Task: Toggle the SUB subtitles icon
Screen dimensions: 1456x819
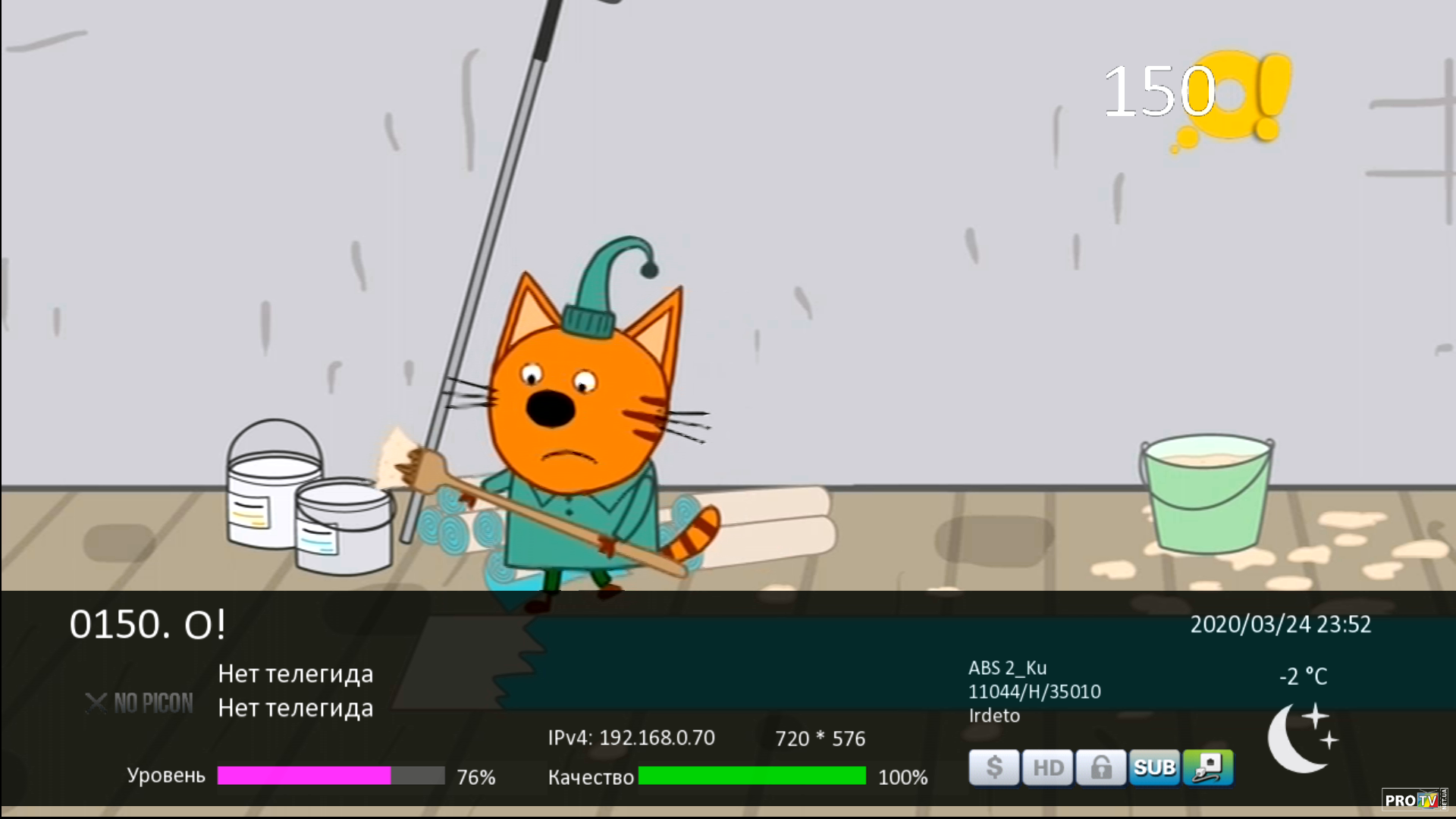Action: coord(1154,767)
